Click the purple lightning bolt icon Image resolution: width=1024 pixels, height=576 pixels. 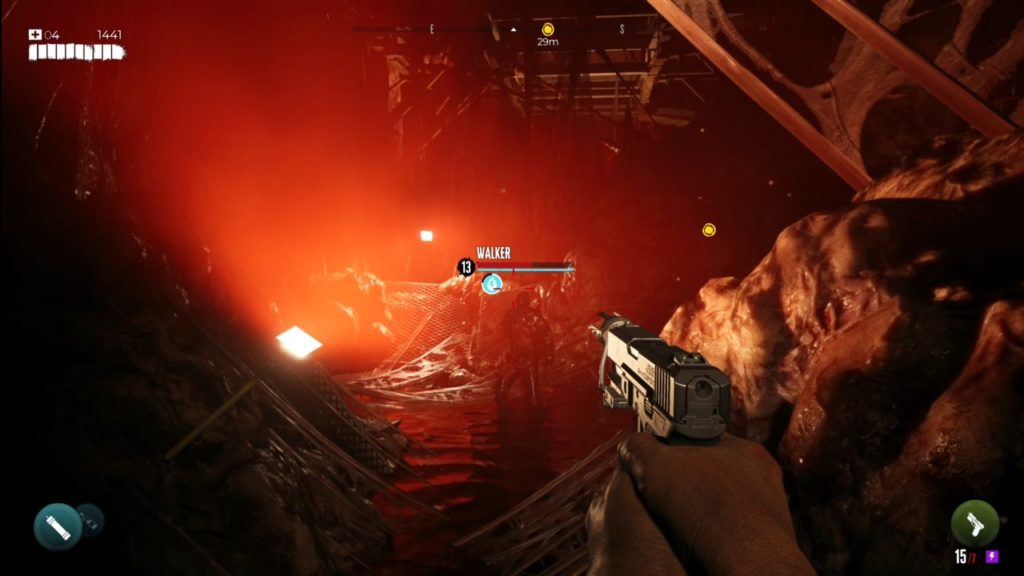pyautogui.click(x=991, y=557)
